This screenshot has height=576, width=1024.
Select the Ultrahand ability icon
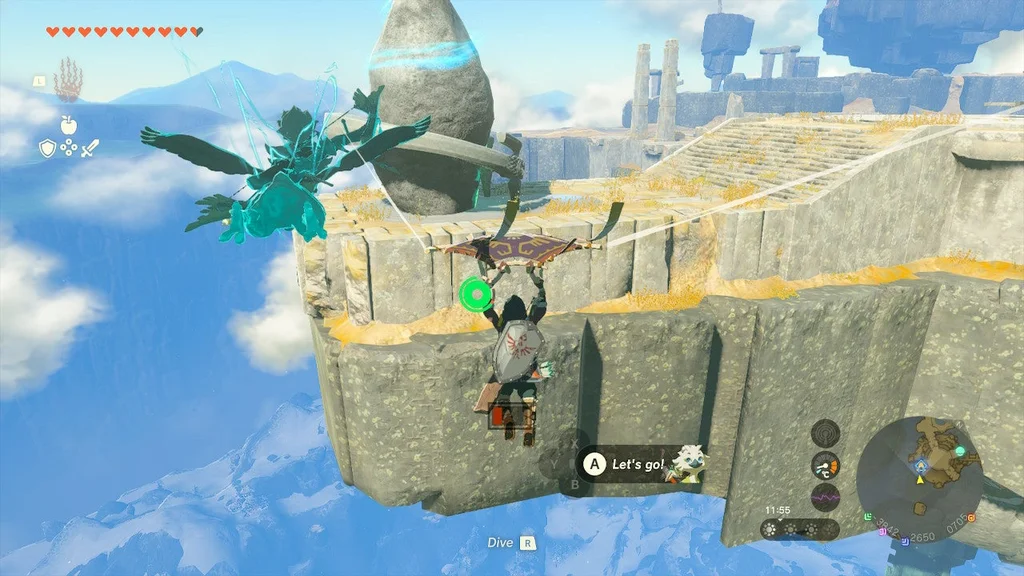[x=68, y=77]
